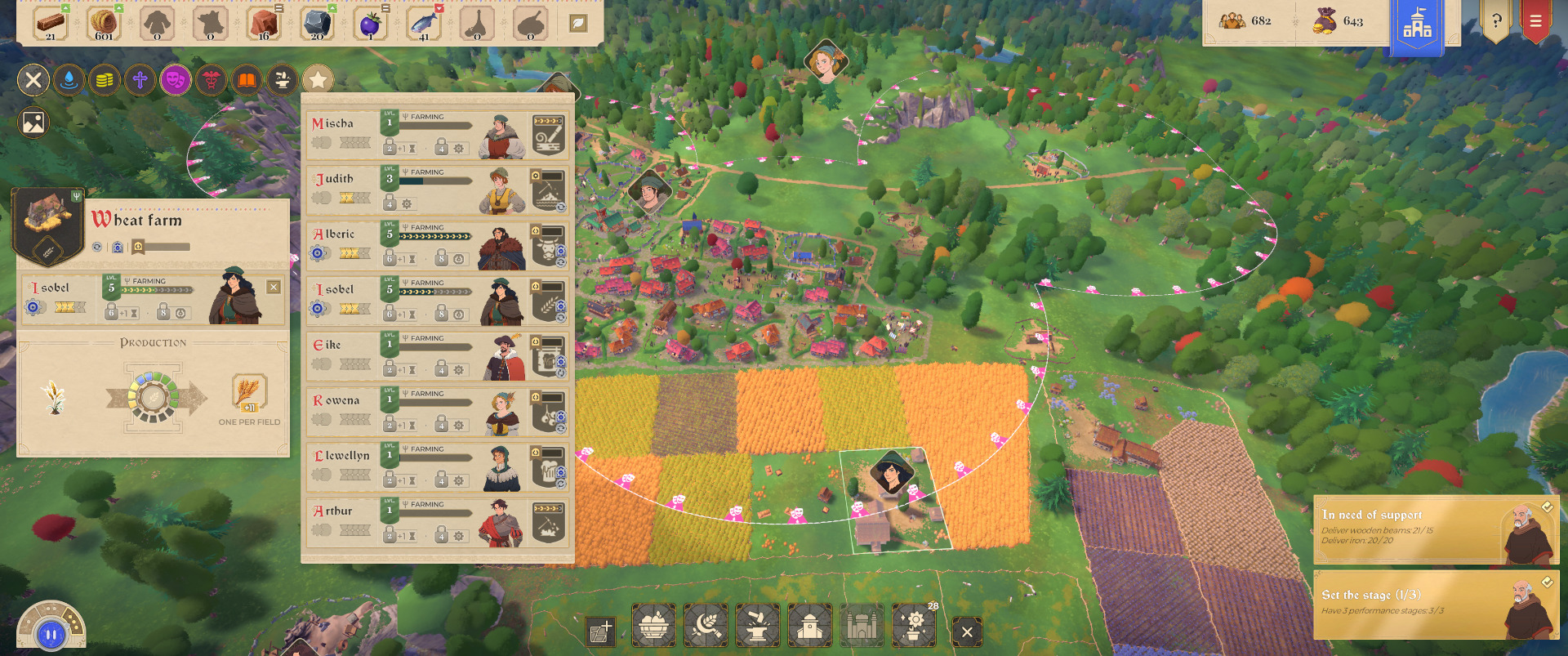Viewport: 1568px width, 656px height.
Task: Close the bottom build toolbar
Action: click(x=967, y=631)
